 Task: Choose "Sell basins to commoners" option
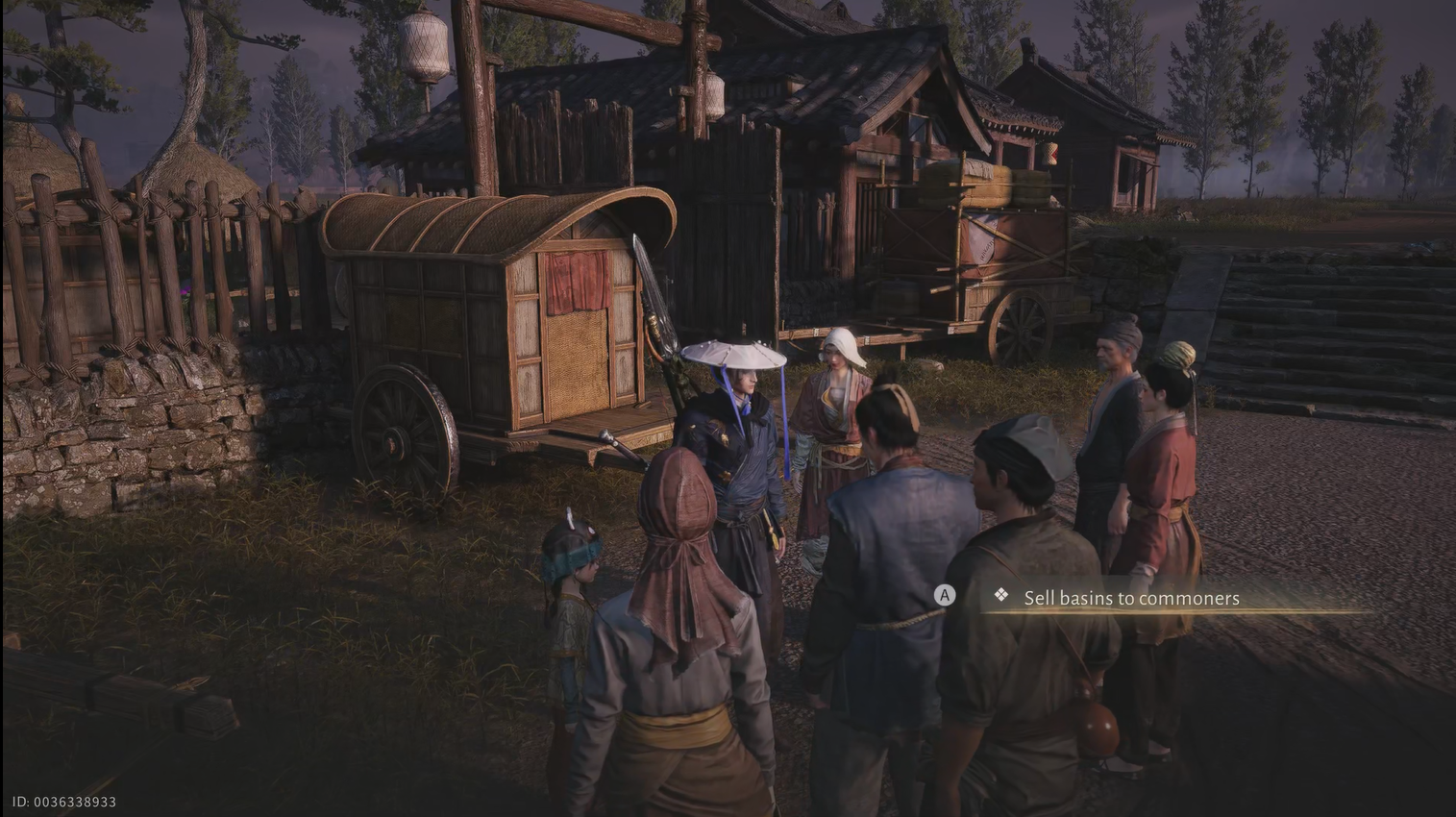click(1130, 598)
